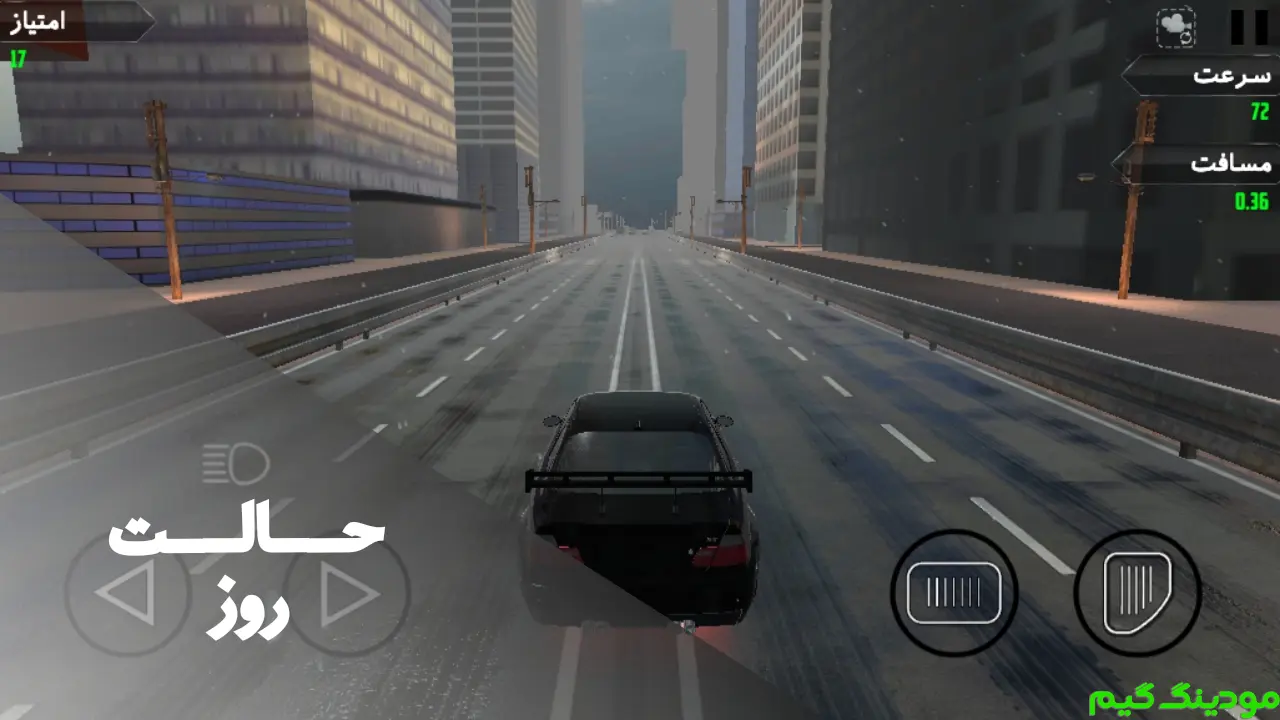The width and height of the screenshot is (1280, 720).
Task: Pause the game with the pause button
Action: pos(1248,27)
